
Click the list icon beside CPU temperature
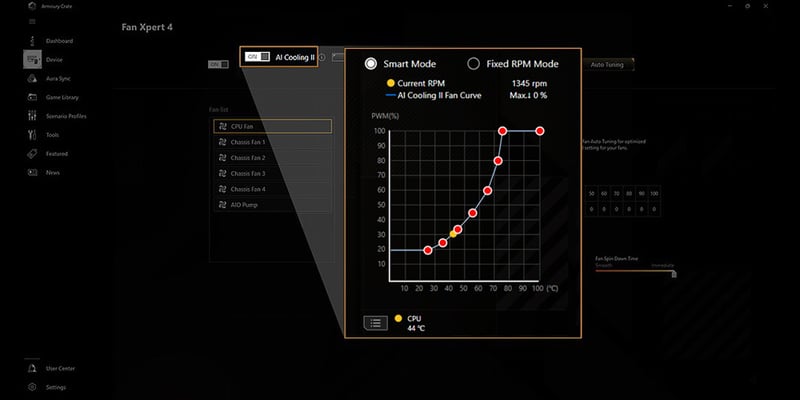[376, 322]
